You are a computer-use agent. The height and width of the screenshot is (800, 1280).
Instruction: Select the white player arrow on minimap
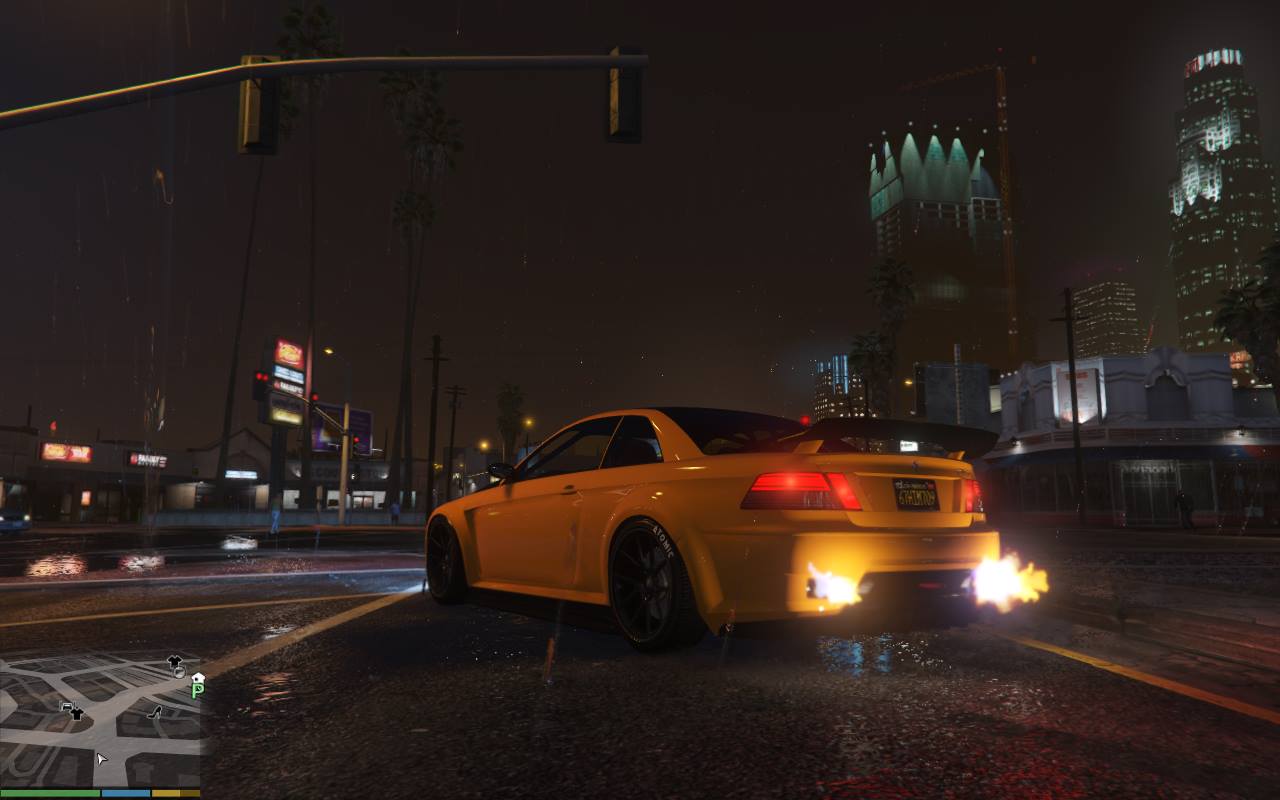coord(101,759)
